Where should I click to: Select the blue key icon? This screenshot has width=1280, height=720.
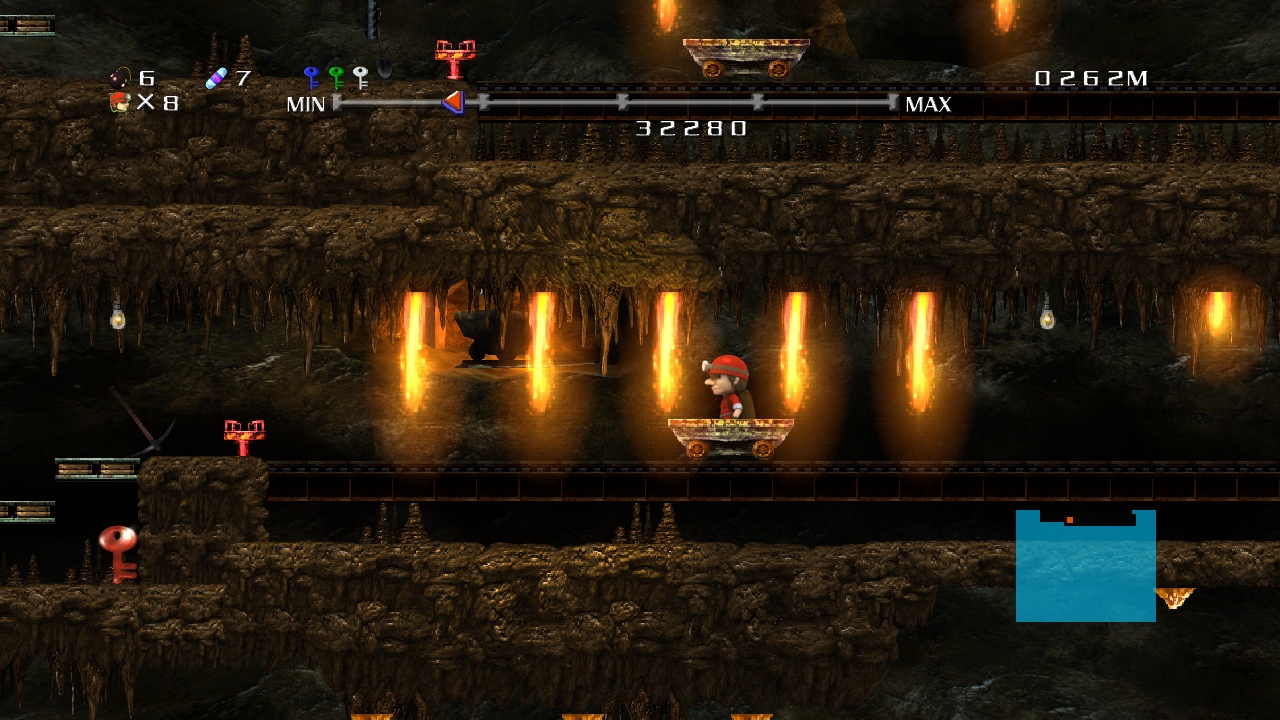(x=311, y=75)
